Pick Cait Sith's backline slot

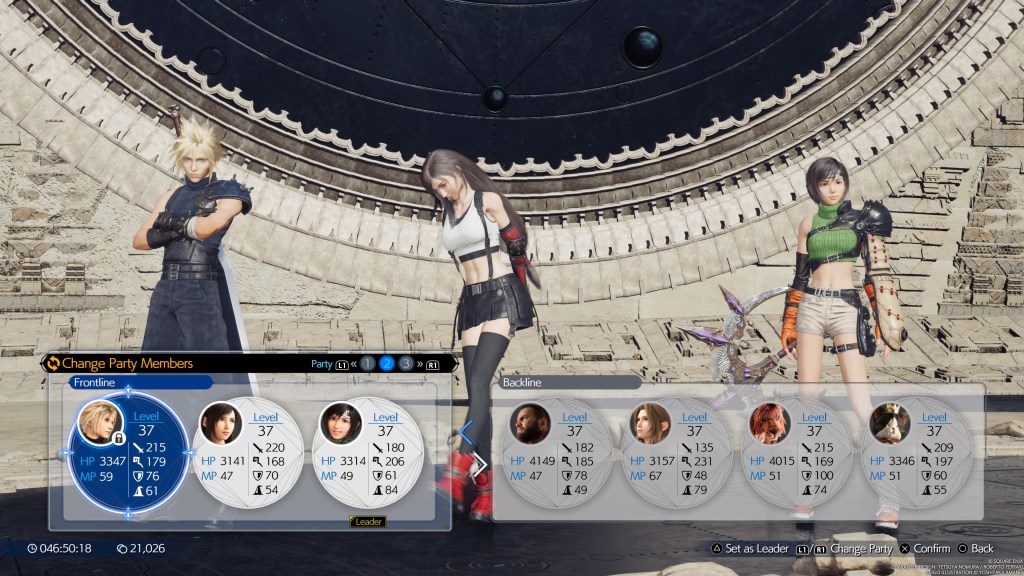[x=918, y=455]
